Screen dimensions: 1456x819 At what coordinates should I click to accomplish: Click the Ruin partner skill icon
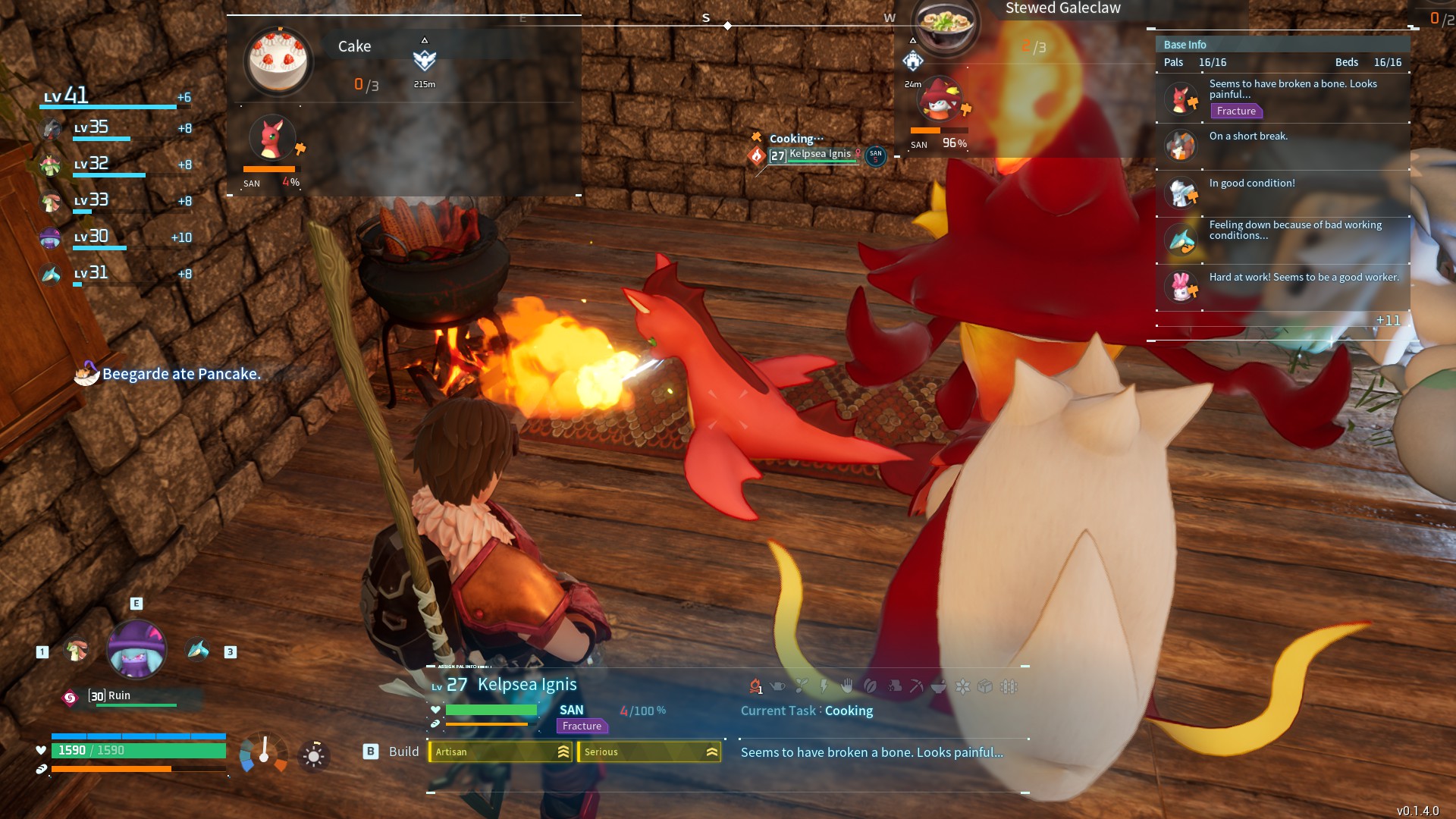coord(70,698)
